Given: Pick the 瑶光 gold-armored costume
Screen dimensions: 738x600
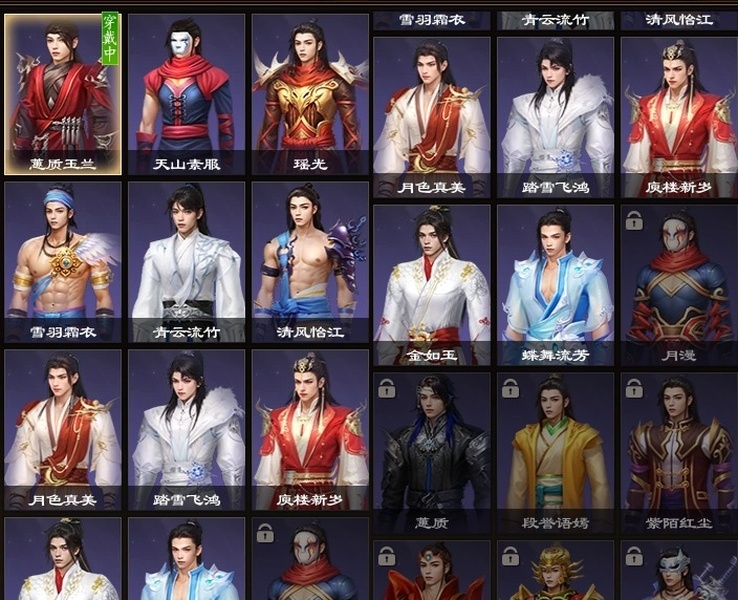Looking at the screenshot, I should click(x=310, y=93).
